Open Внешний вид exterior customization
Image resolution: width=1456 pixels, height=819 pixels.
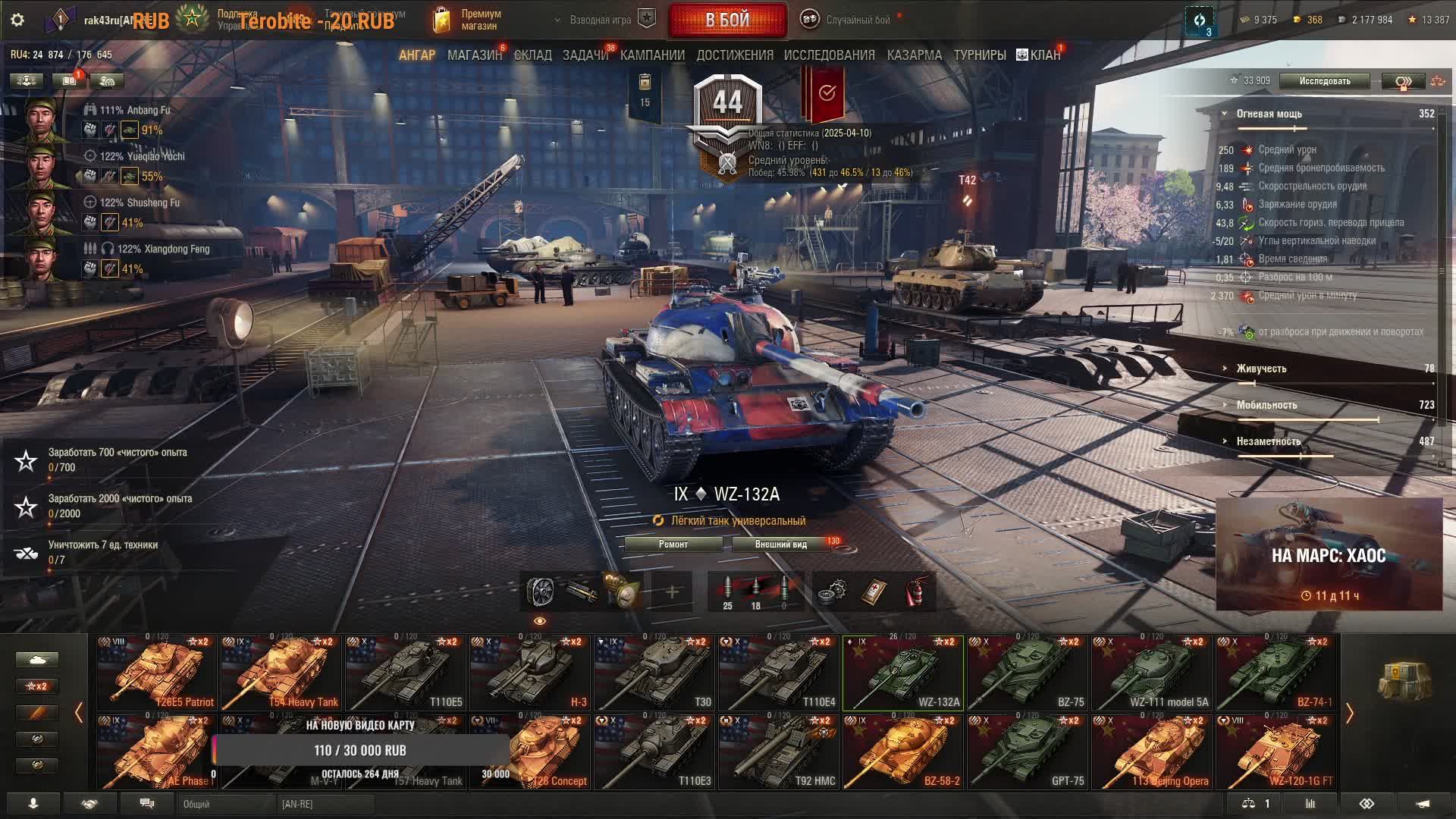coord(780,544)
